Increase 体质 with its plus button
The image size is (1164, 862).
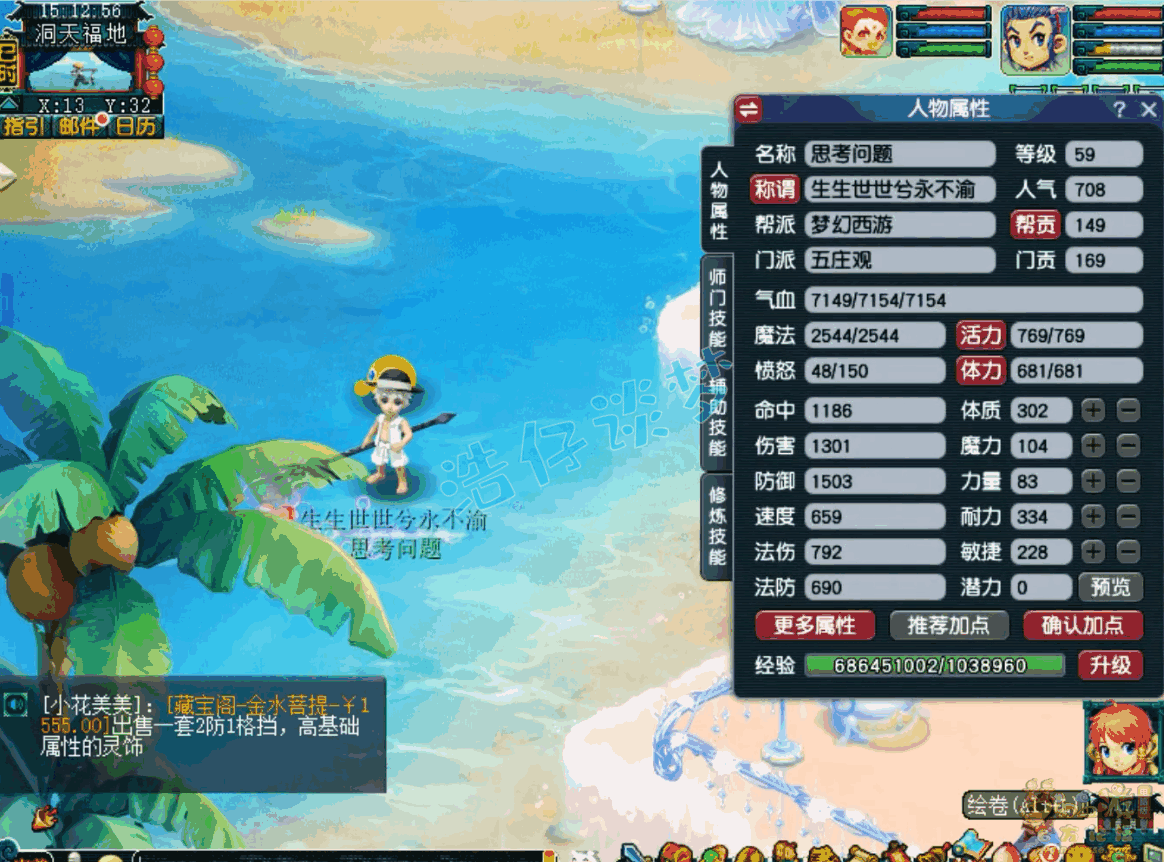pyautogui.click(x=1094, y=410)
